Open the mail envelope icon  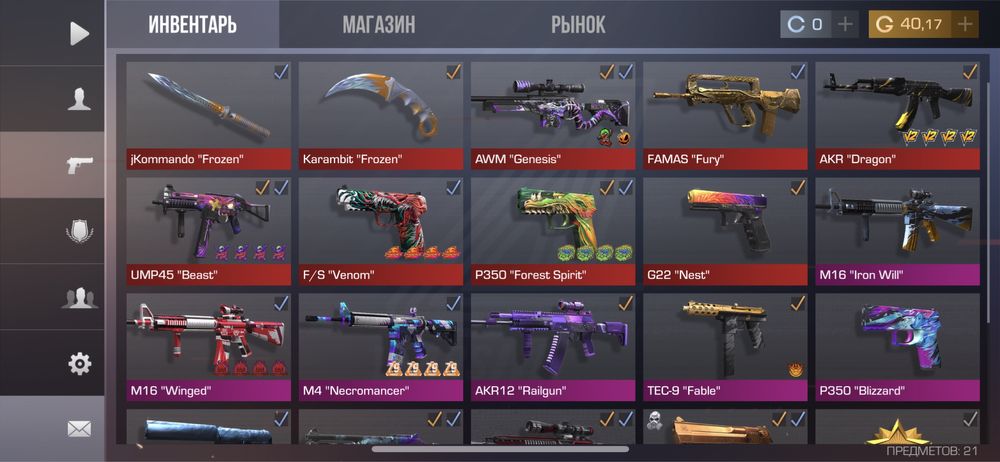tap(79, 429)
